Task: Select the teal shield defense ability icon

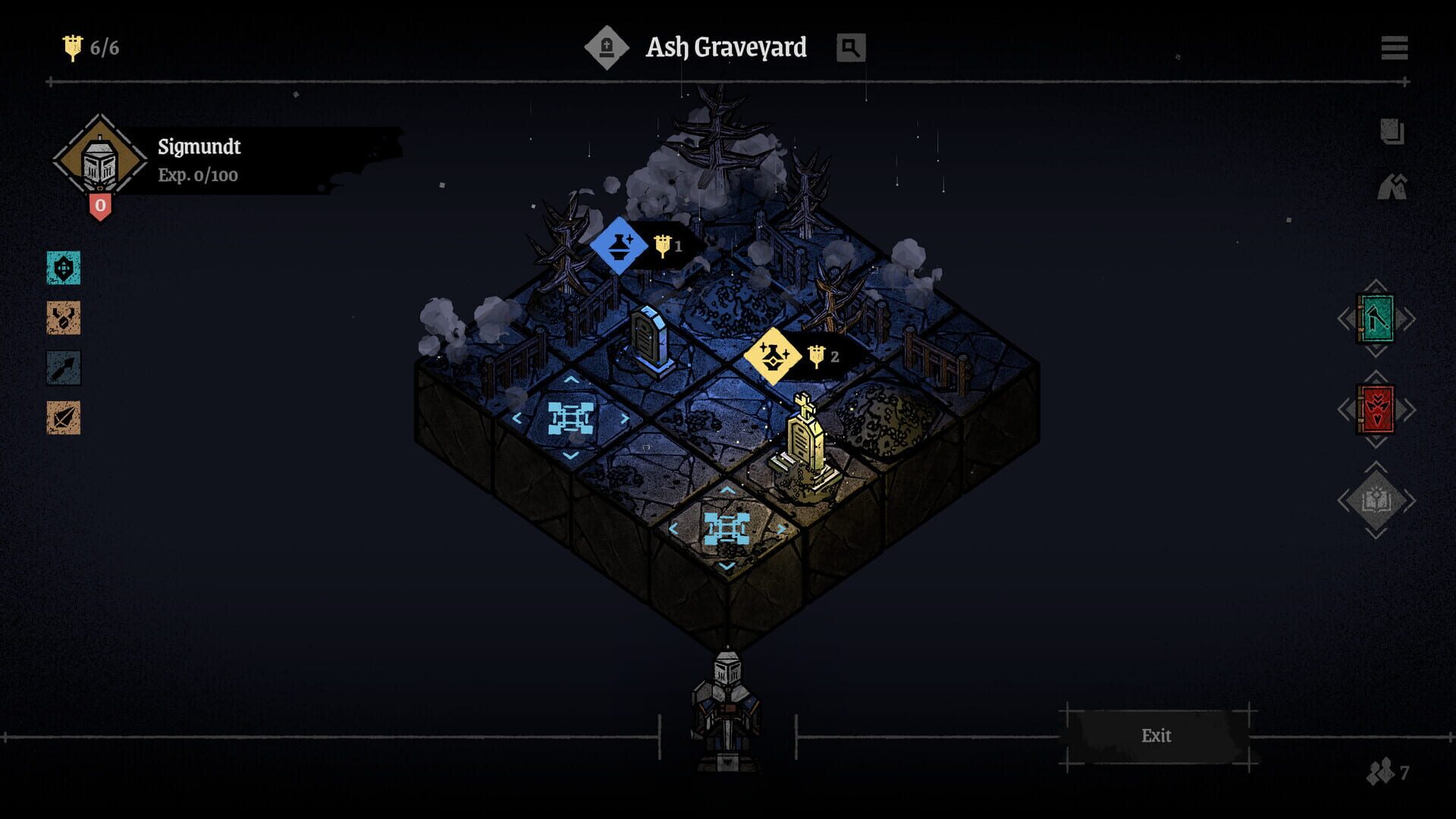Action: [x=64, y=268]
